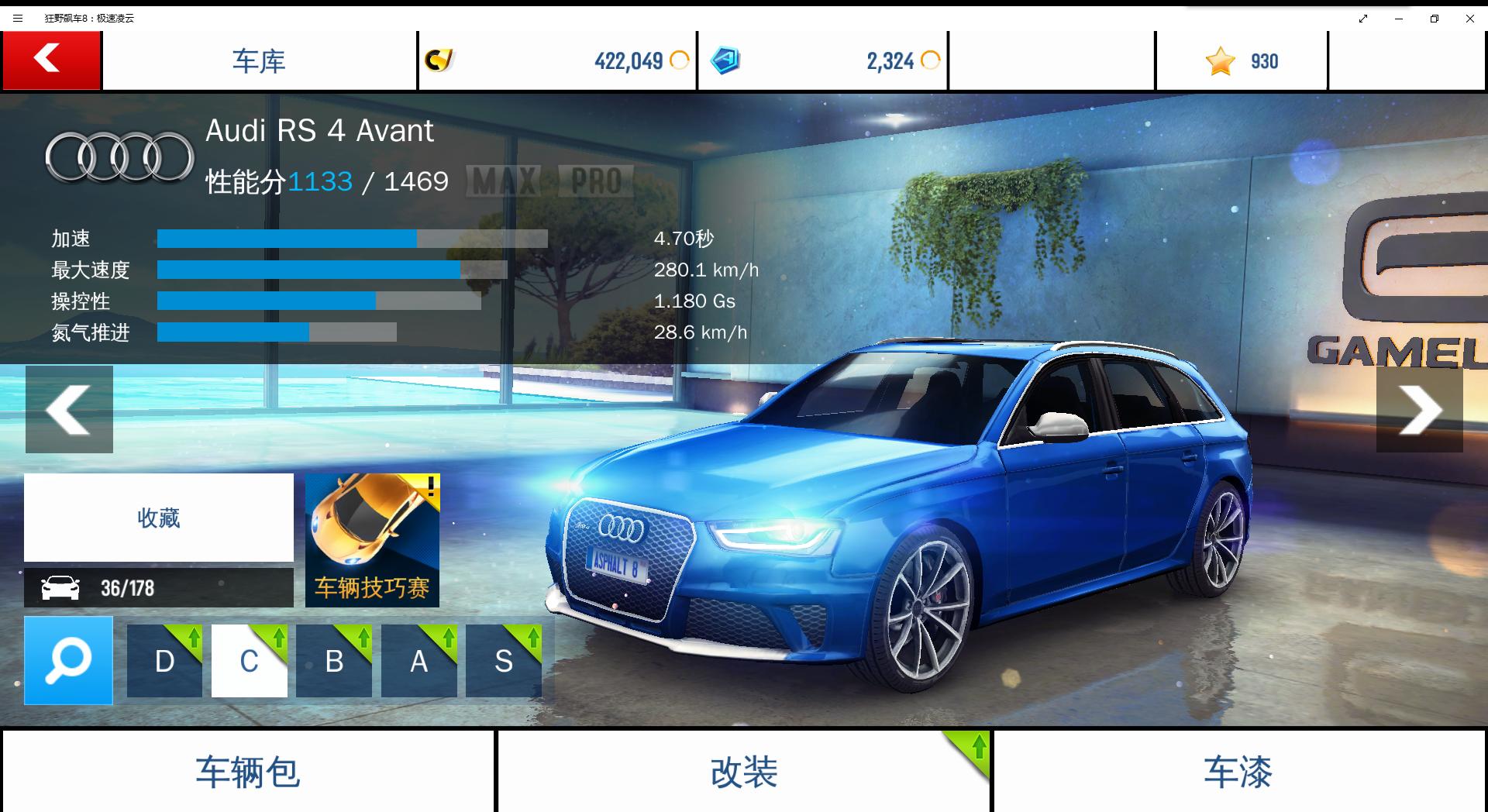Switch to class A cars
The image size is (1488, 812).
pyautogui.click(x=418, y=661)
